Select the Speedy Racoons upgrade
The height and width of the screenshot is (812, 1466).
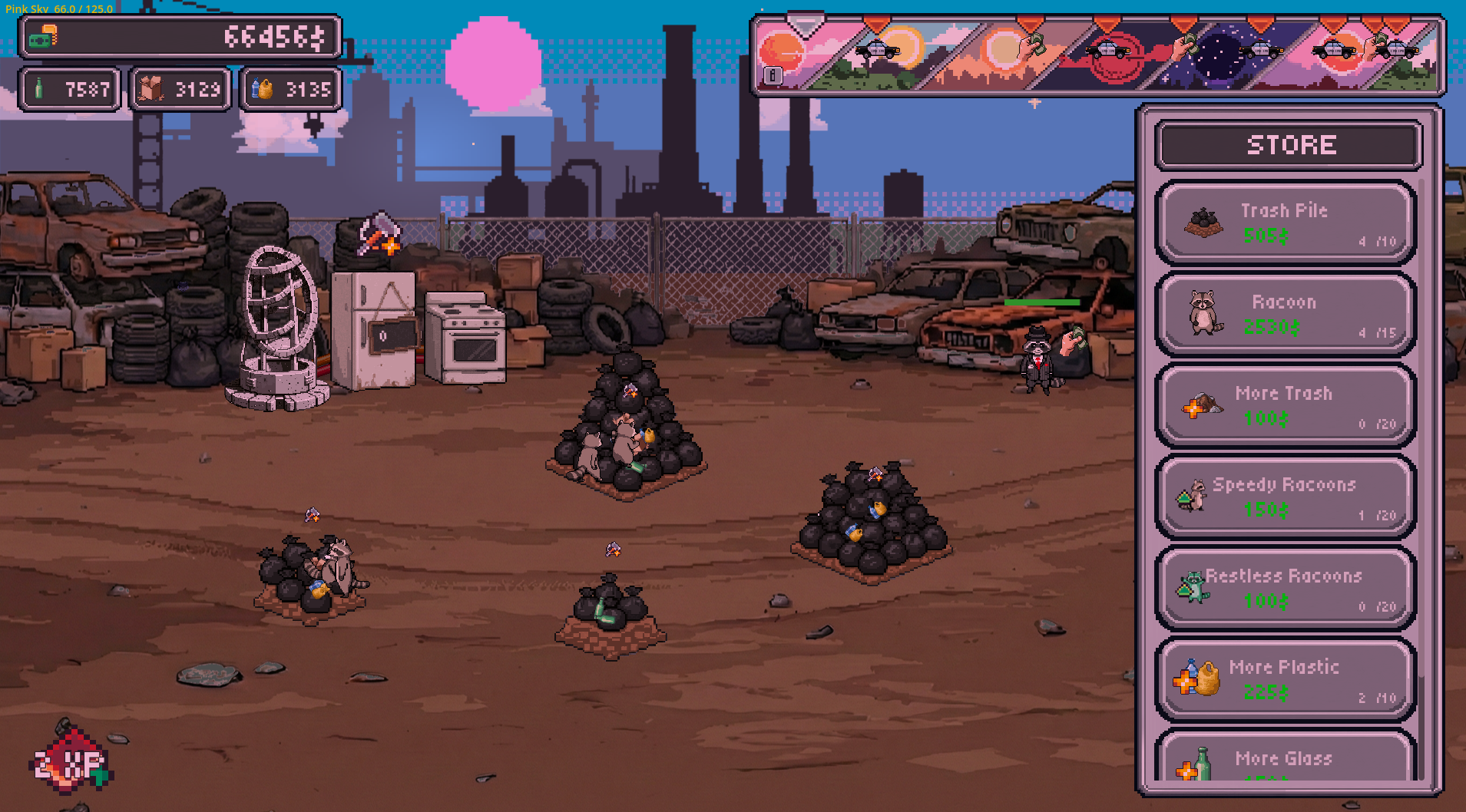(1285, 497)
